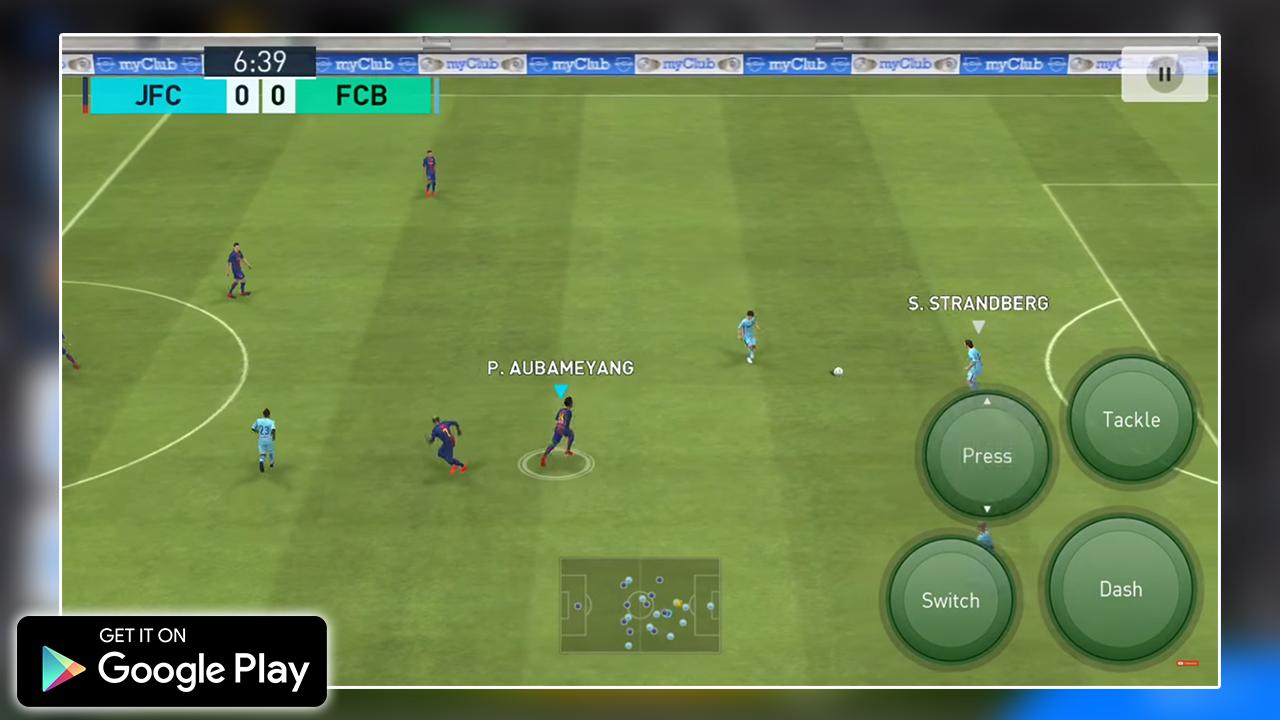Toggle the downward arrow below Press
This screenshot has width=1280, height=720.
pyautogui.click(x=987, y=510)
